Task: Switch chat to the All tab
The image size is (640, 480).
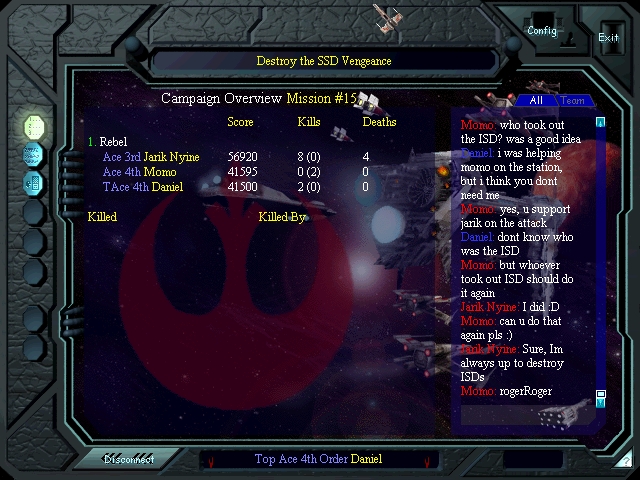Action: click(536, 101)
